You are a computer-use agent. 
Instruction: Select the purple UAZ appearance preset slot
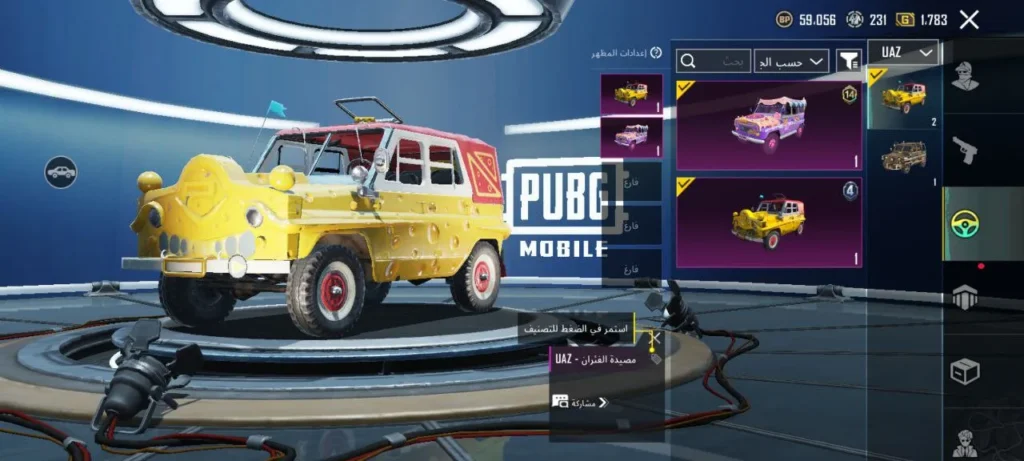tap(631, 136)
